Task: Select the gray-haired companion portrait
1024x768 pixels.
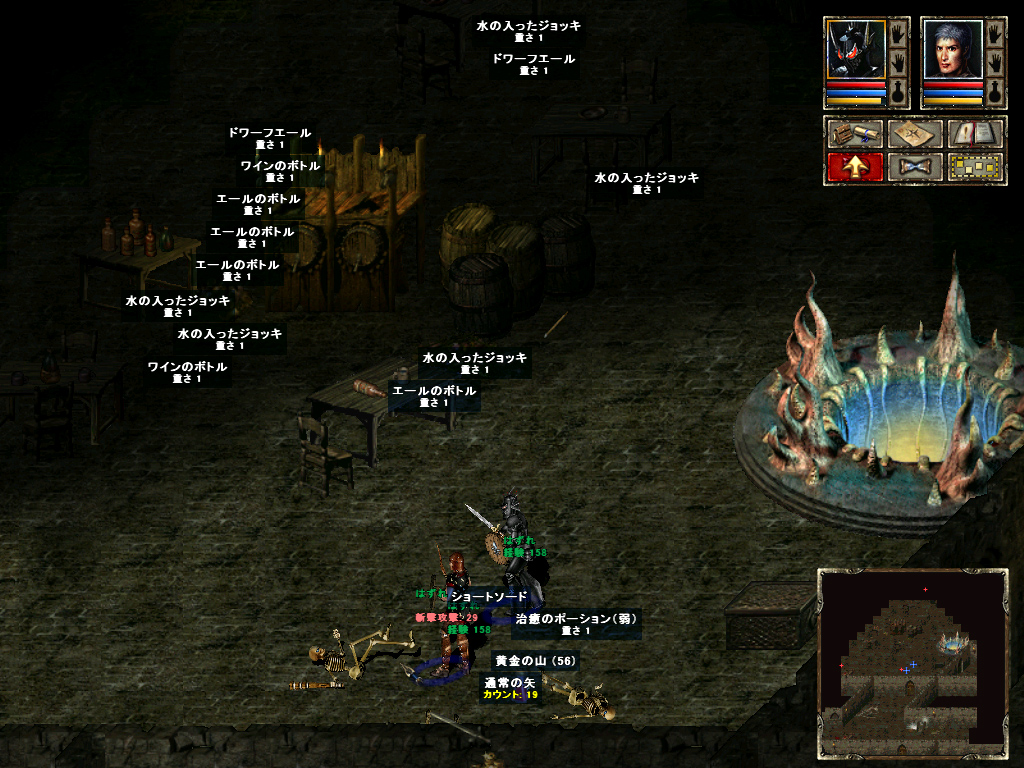Action: tap(952, 50)
